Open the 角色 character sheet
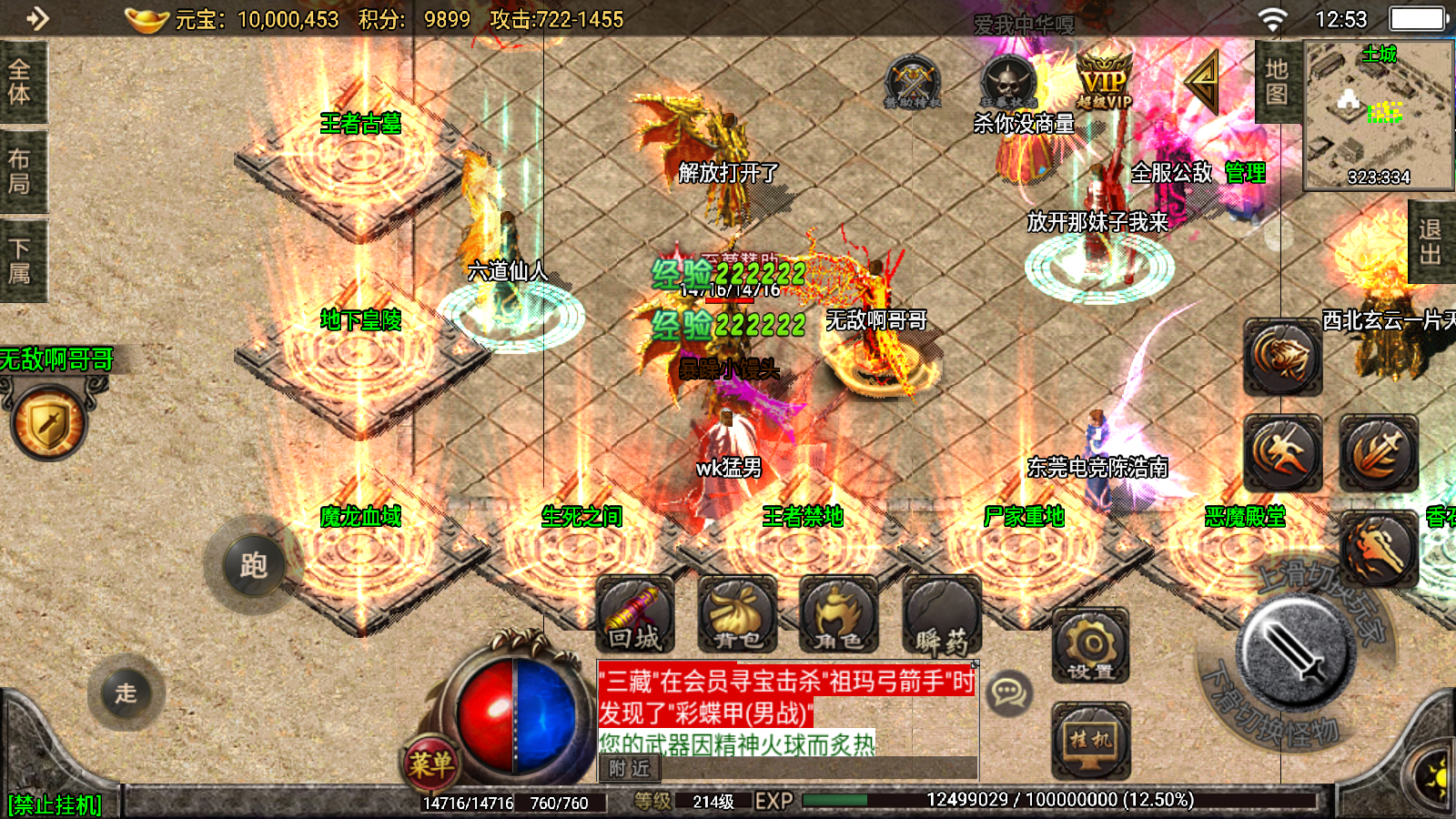The image size is (1456, 819). [x=838, y=616]
